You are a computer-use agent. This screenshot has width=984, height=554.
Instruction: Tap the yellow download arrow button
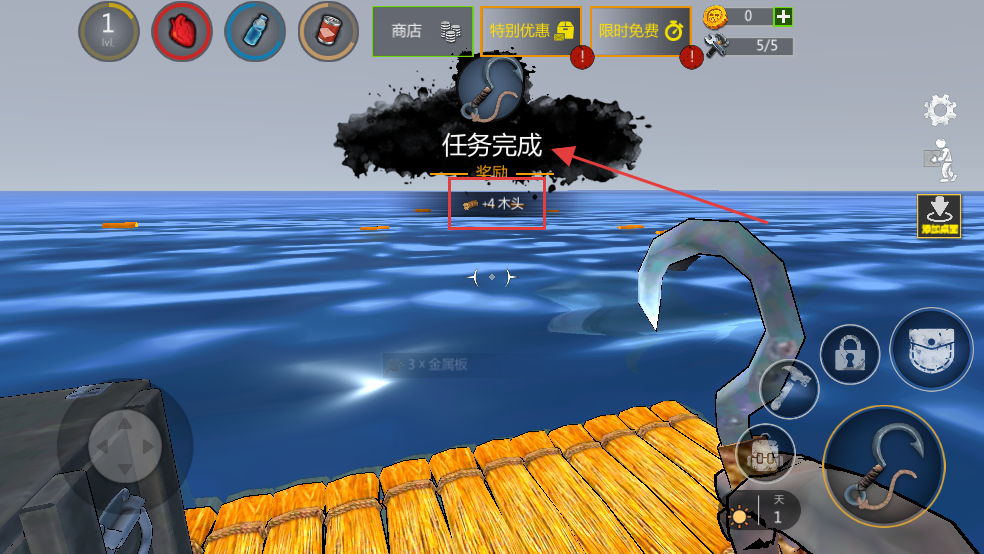[x=939, y=215]
